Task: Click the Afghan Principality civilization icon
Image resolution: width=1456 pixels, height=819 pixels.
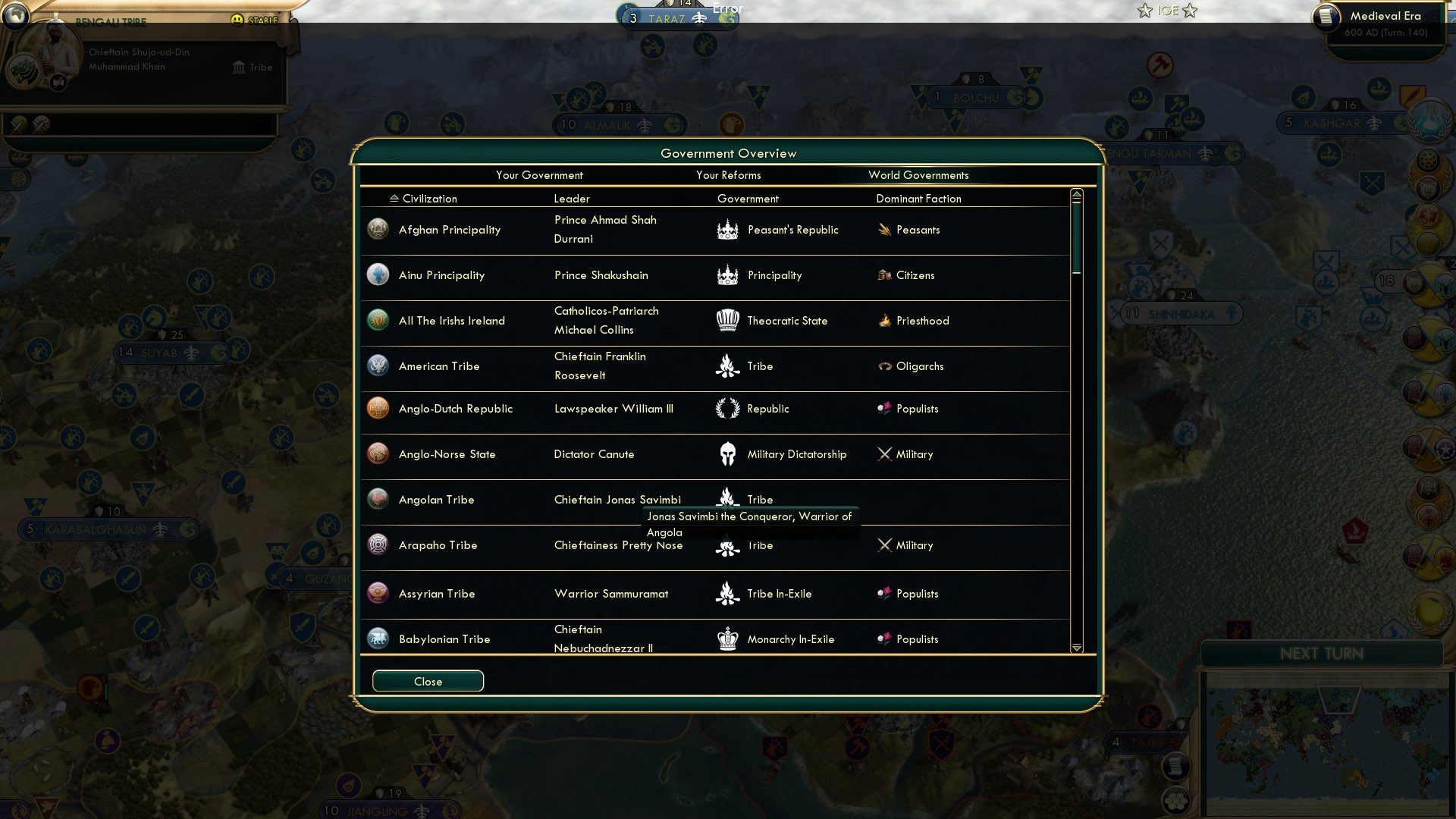Action: [x=378, y=229]
